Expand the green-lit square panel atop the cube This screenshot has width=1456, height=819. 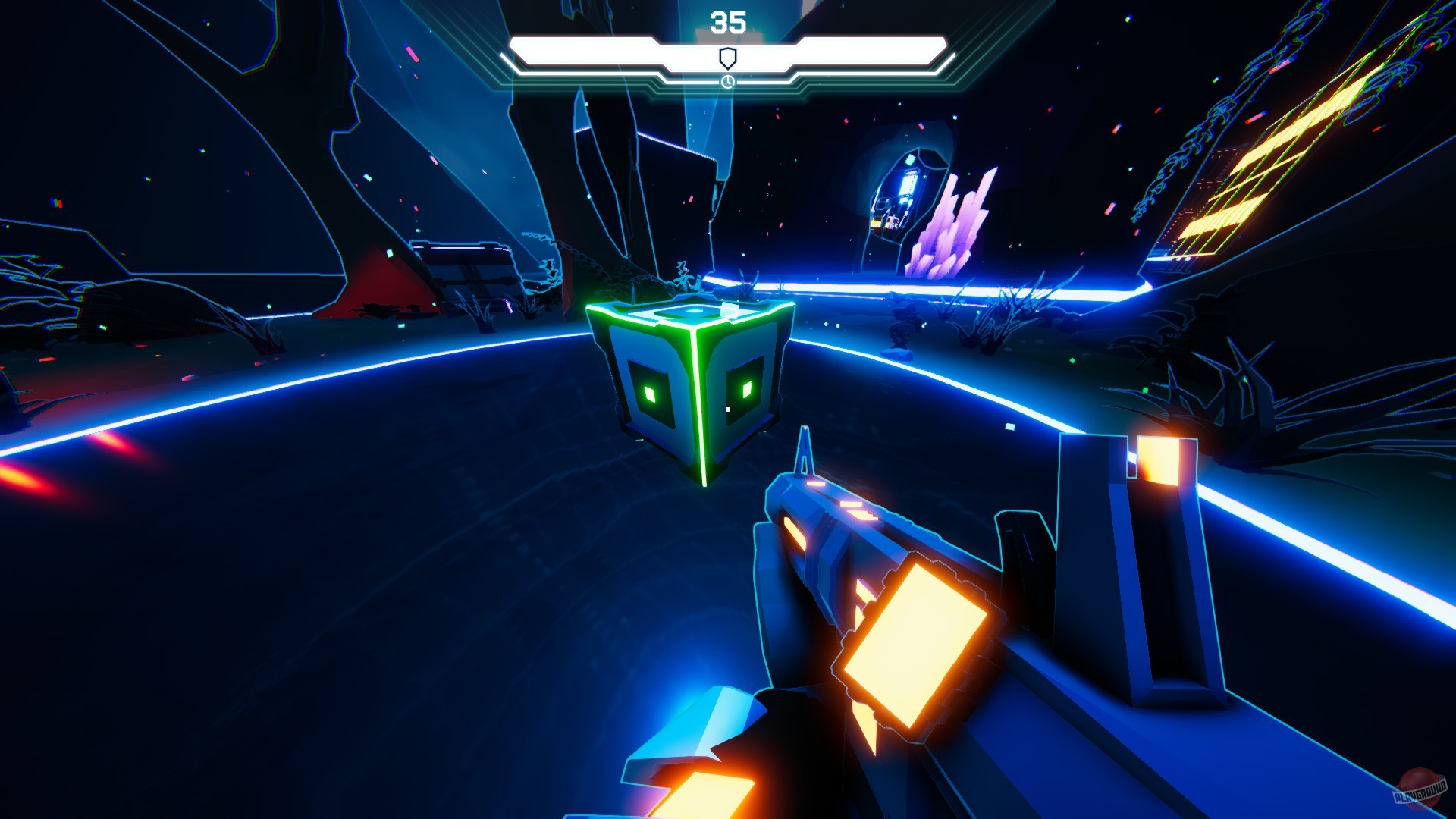(x=692, y=311)
